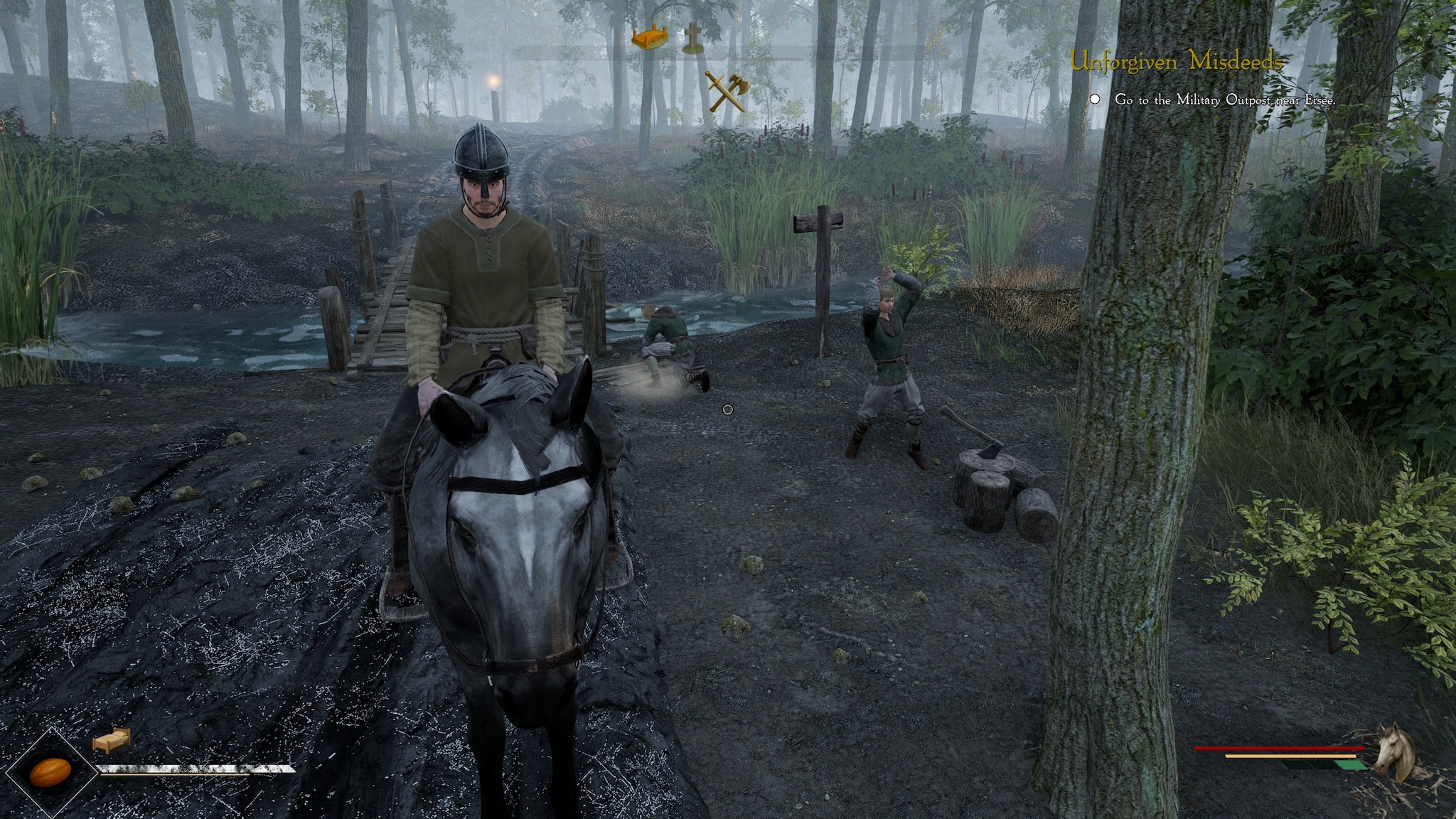Select the grave cross compass marker
This screenshot has width=1456, height=819.
coord(692,38)
